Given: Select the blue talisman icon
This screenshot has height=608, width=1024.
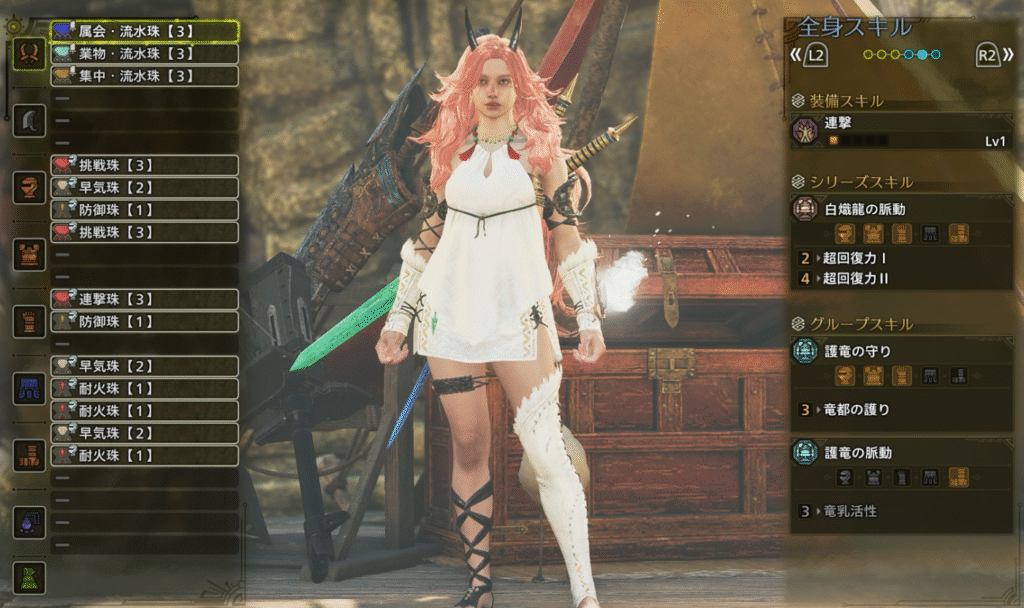Looking at the screenshot, I should (28, 521).
